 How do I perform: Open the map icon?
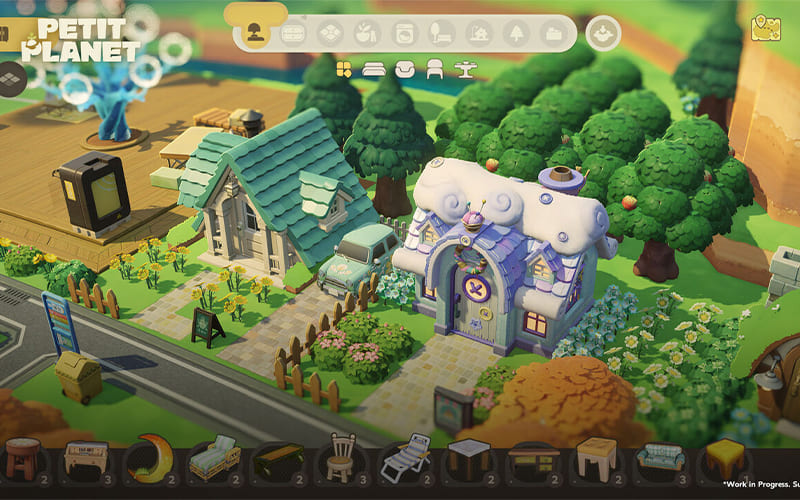(x=766, y=26)
